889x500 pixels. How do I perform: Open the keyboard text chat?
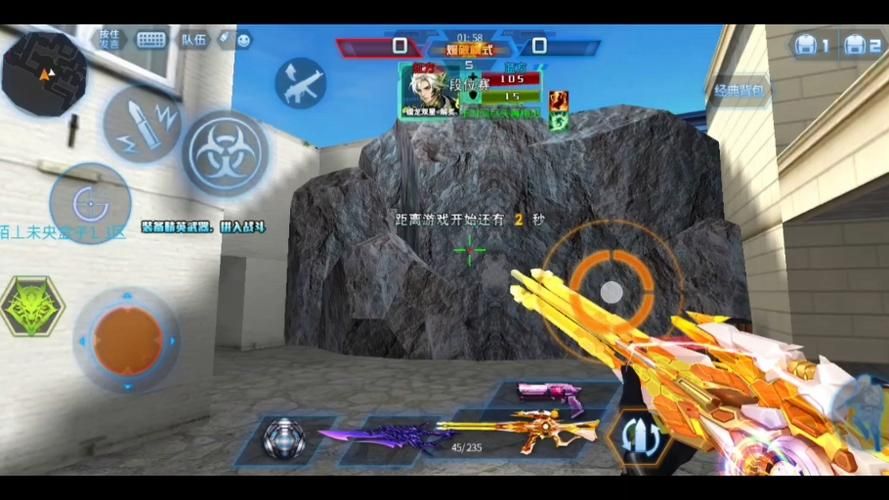tap(151, 40)
